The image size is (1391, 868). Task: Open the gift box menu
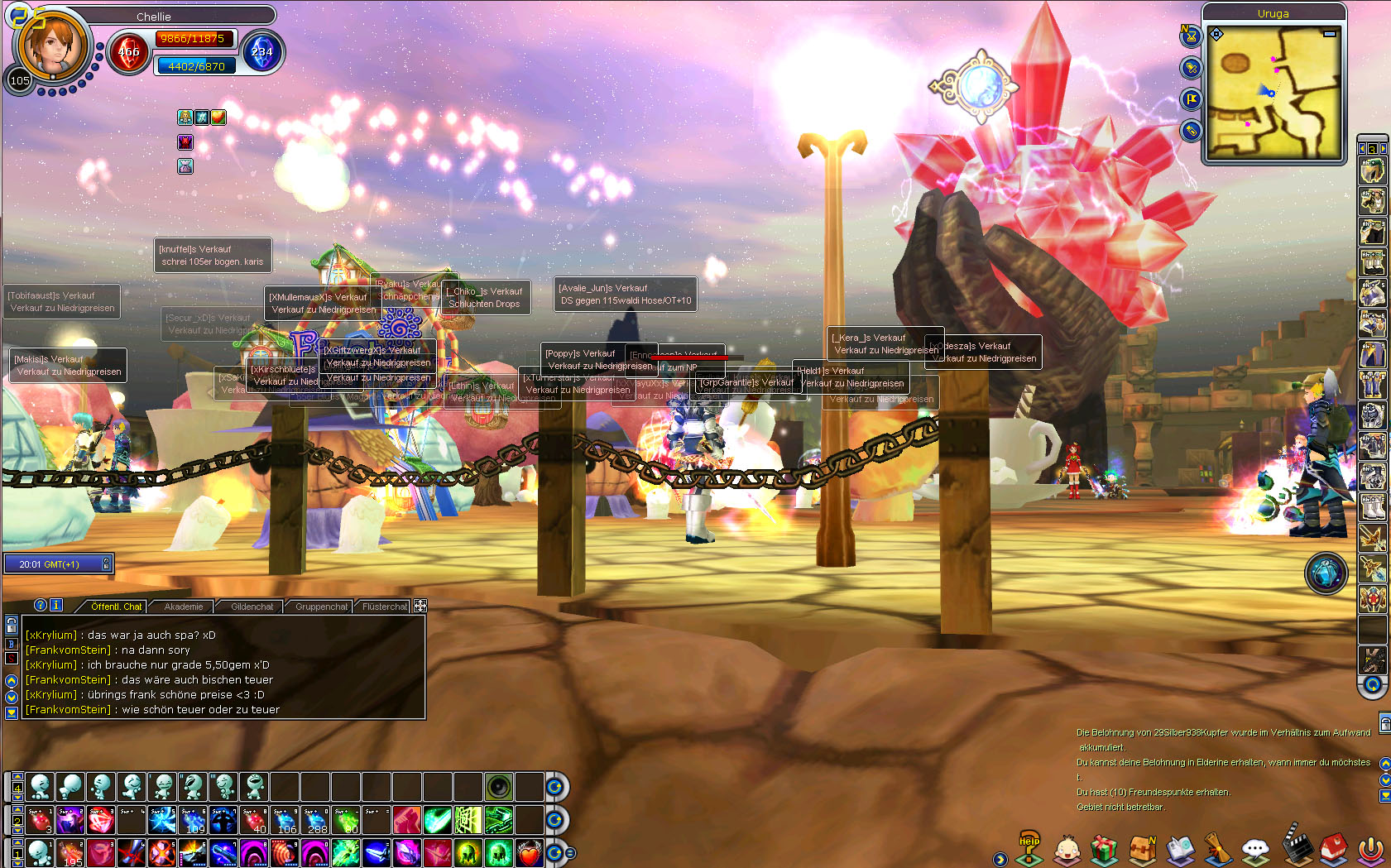tap(1104, 850)
